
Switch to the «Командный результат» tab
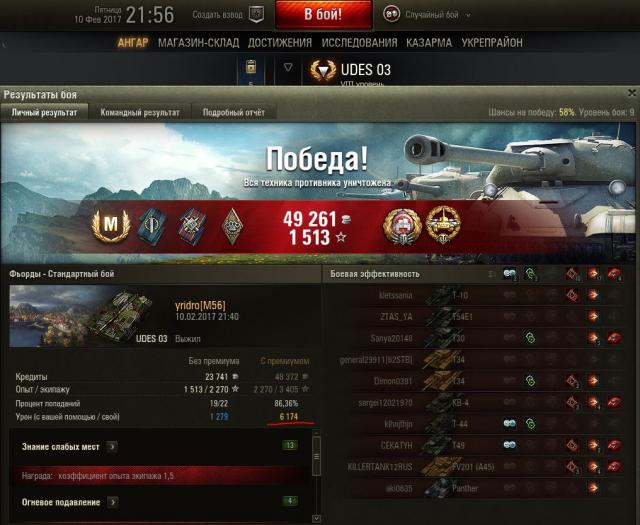point(139,113)
